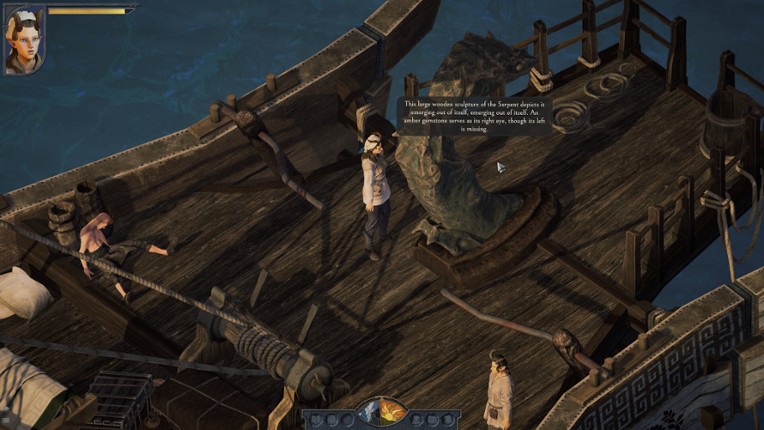
Task: Select the horned character portrait
Action: click(x=23, y=40)
